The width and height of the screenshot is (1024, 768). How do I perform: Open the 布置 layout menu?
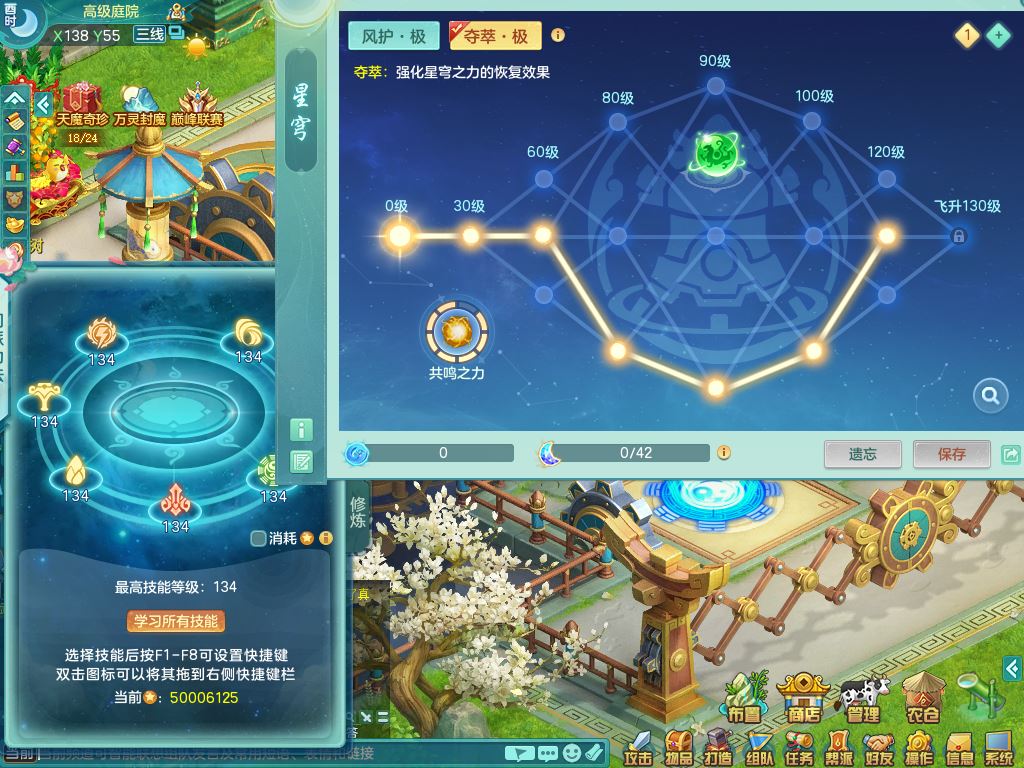click(743, 699)
